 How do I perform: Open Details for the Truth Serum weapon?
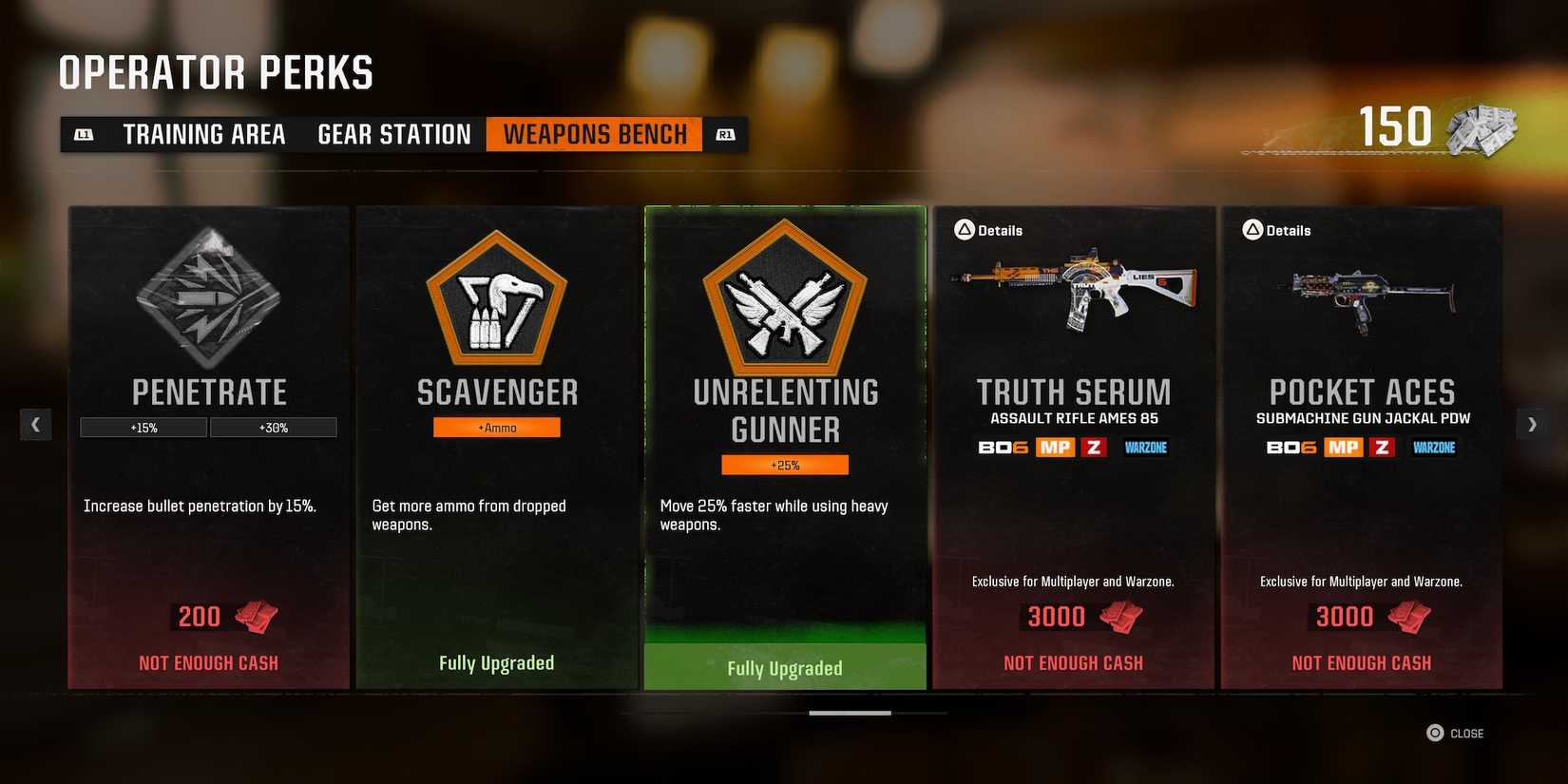988,229
